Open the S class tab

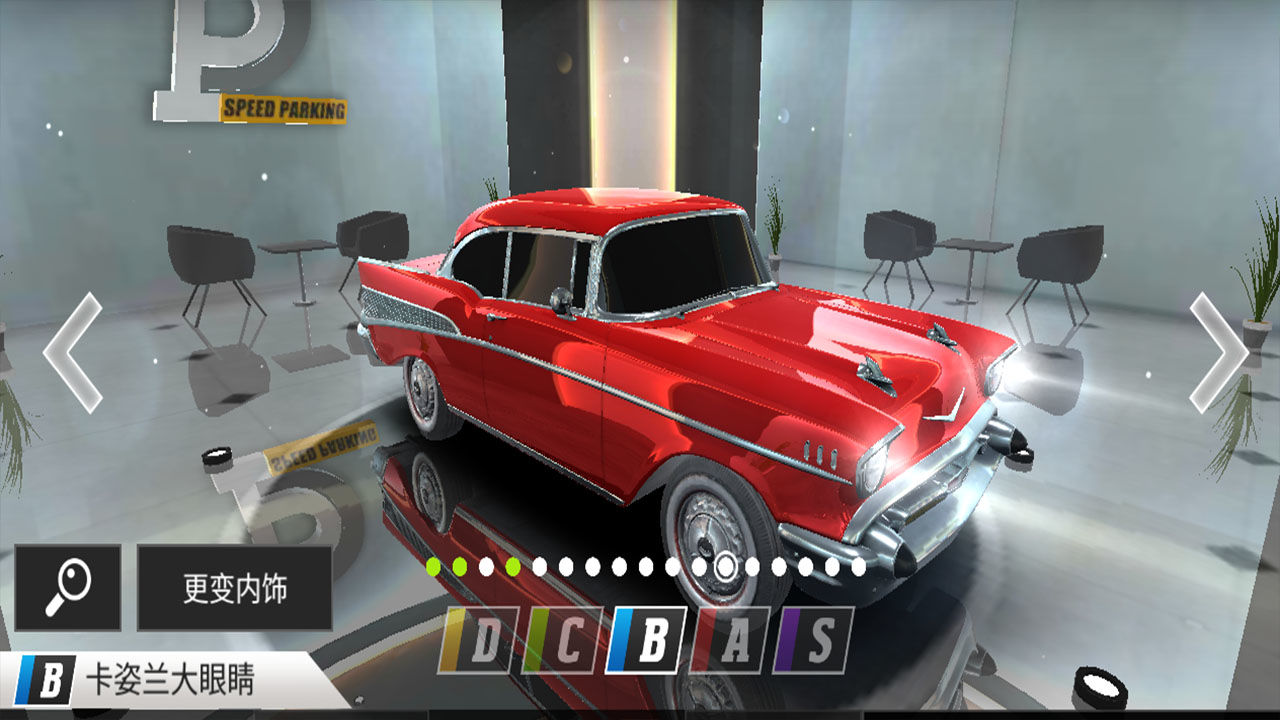click(x=814, y=640)
